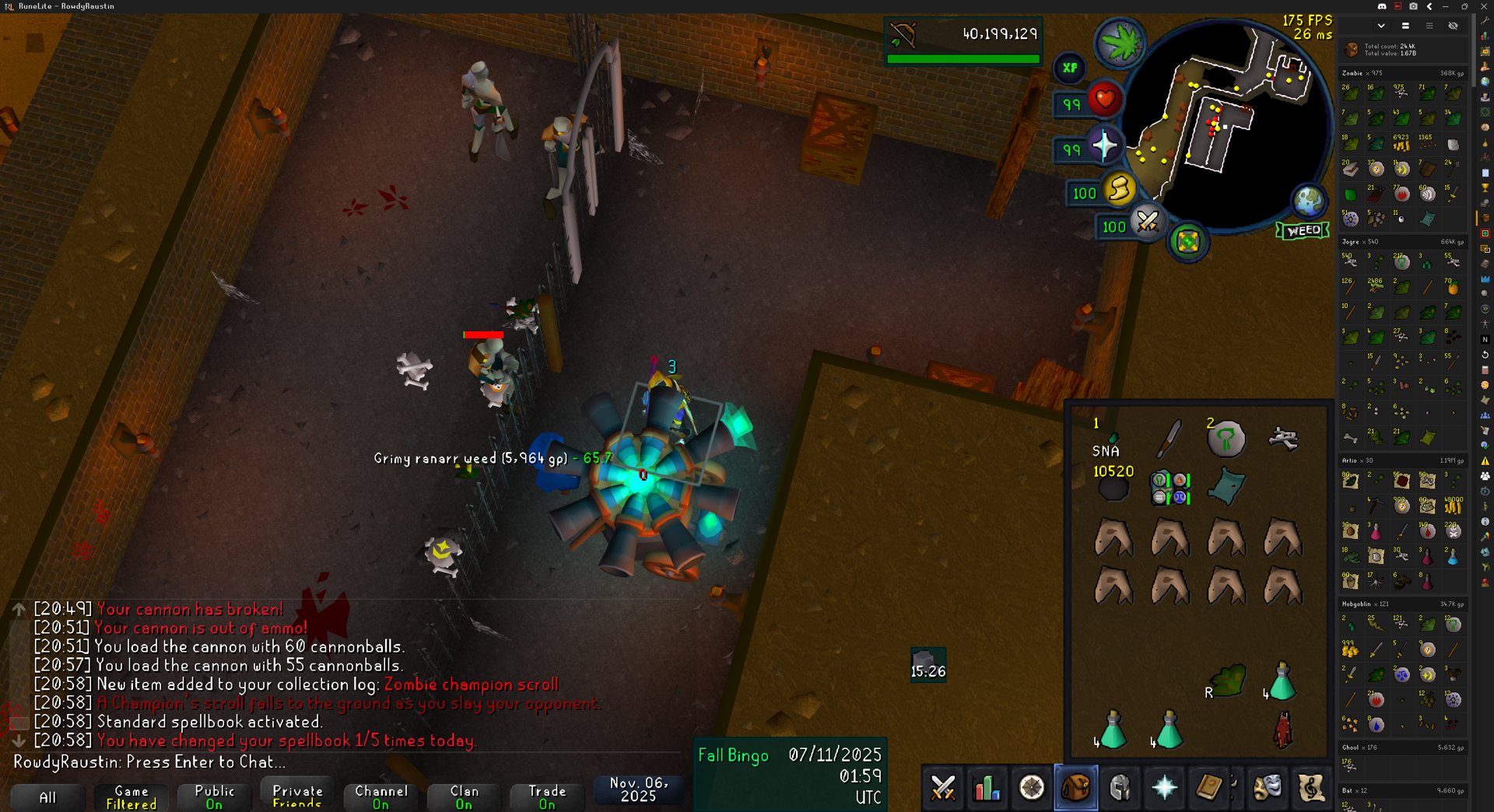
Task: Select the grimy ranarr weed marked R
Action: coord(1226,681)
